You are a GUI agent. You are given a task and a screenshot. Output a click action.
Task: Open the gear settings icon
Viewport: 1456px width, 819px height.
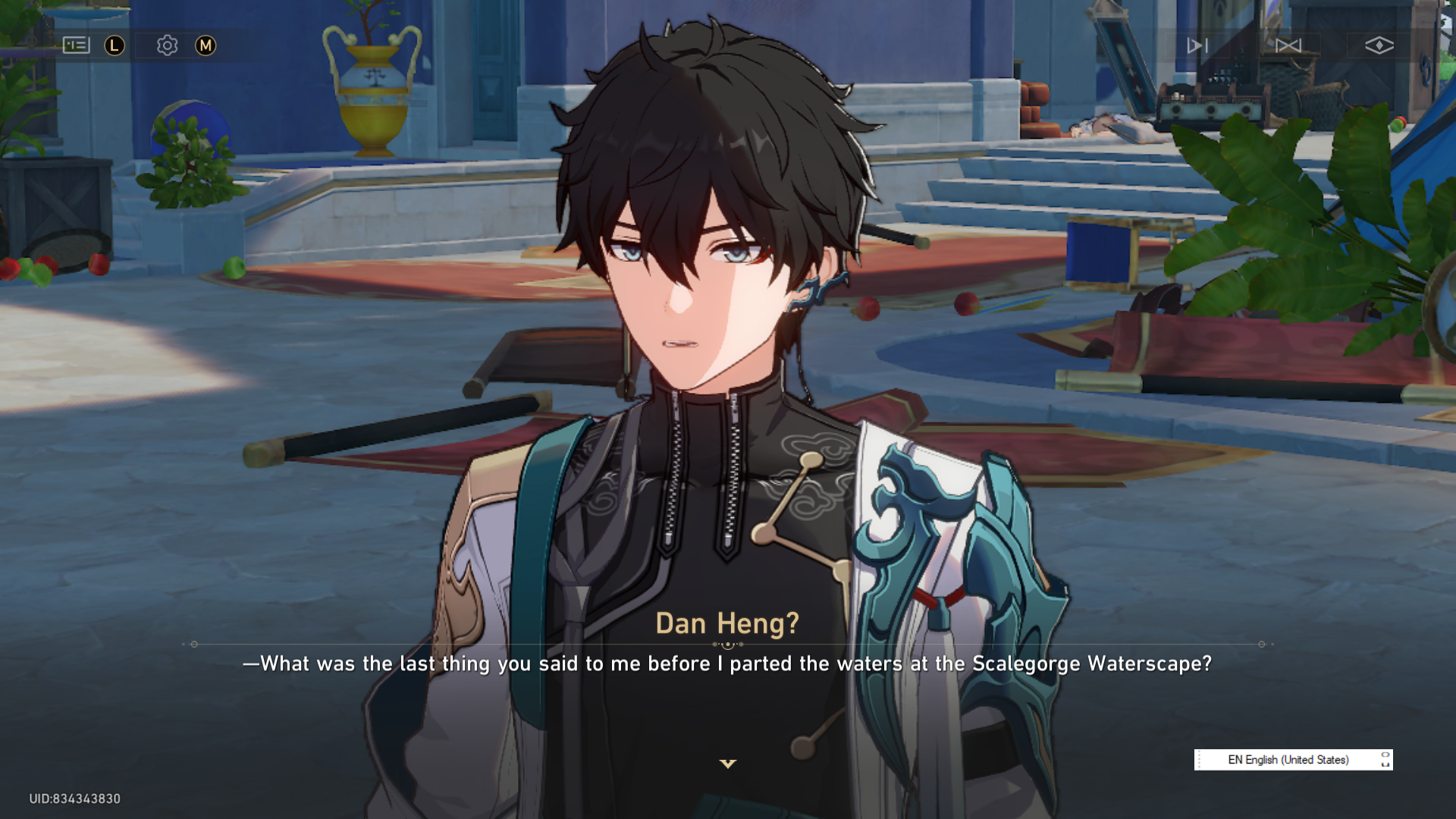click(x=167, y=45)
